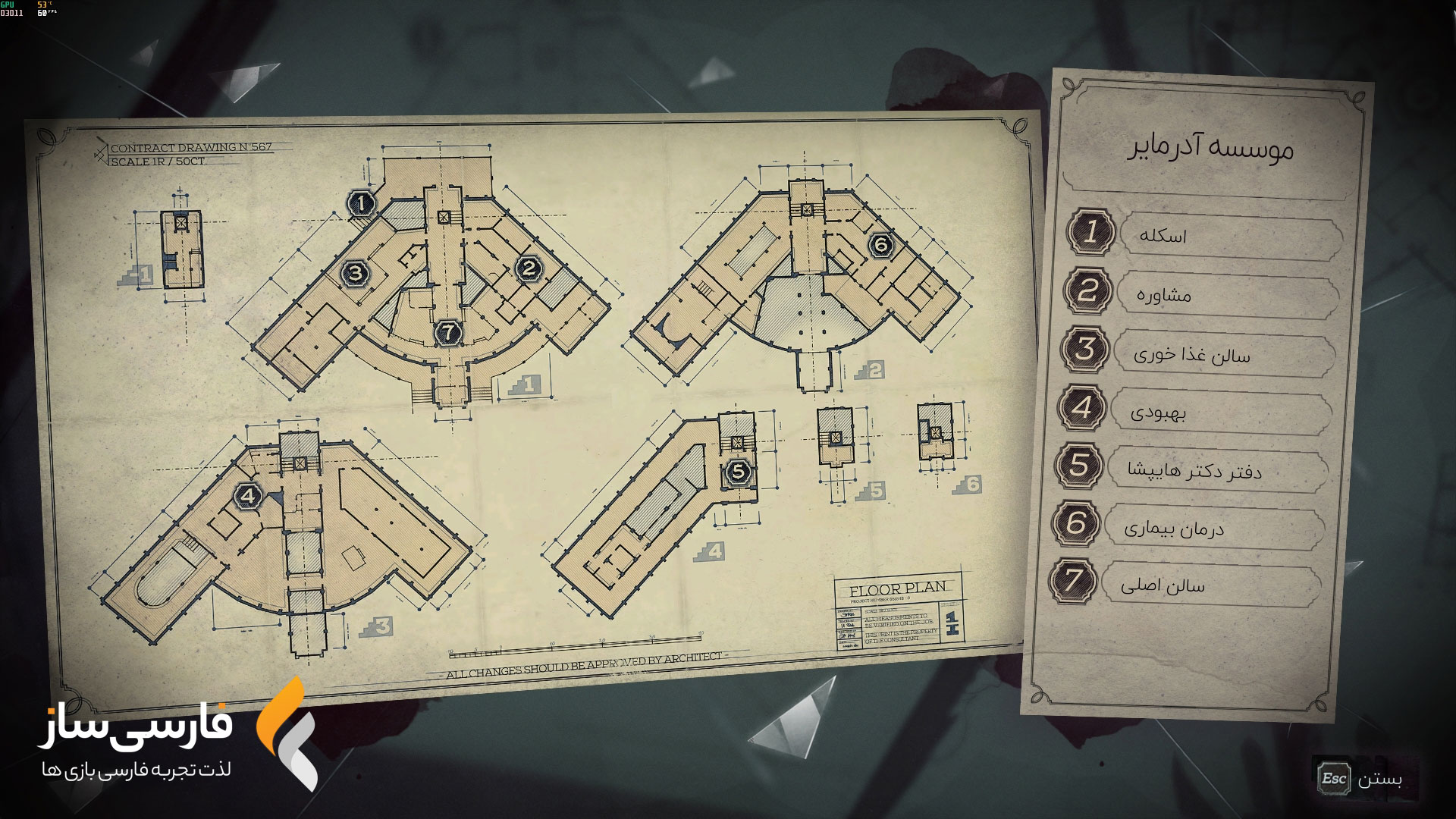The height and width of the screenshot is (819, 1456).
Task: Click map marker 6 on the floor plan
Action: 880,244
